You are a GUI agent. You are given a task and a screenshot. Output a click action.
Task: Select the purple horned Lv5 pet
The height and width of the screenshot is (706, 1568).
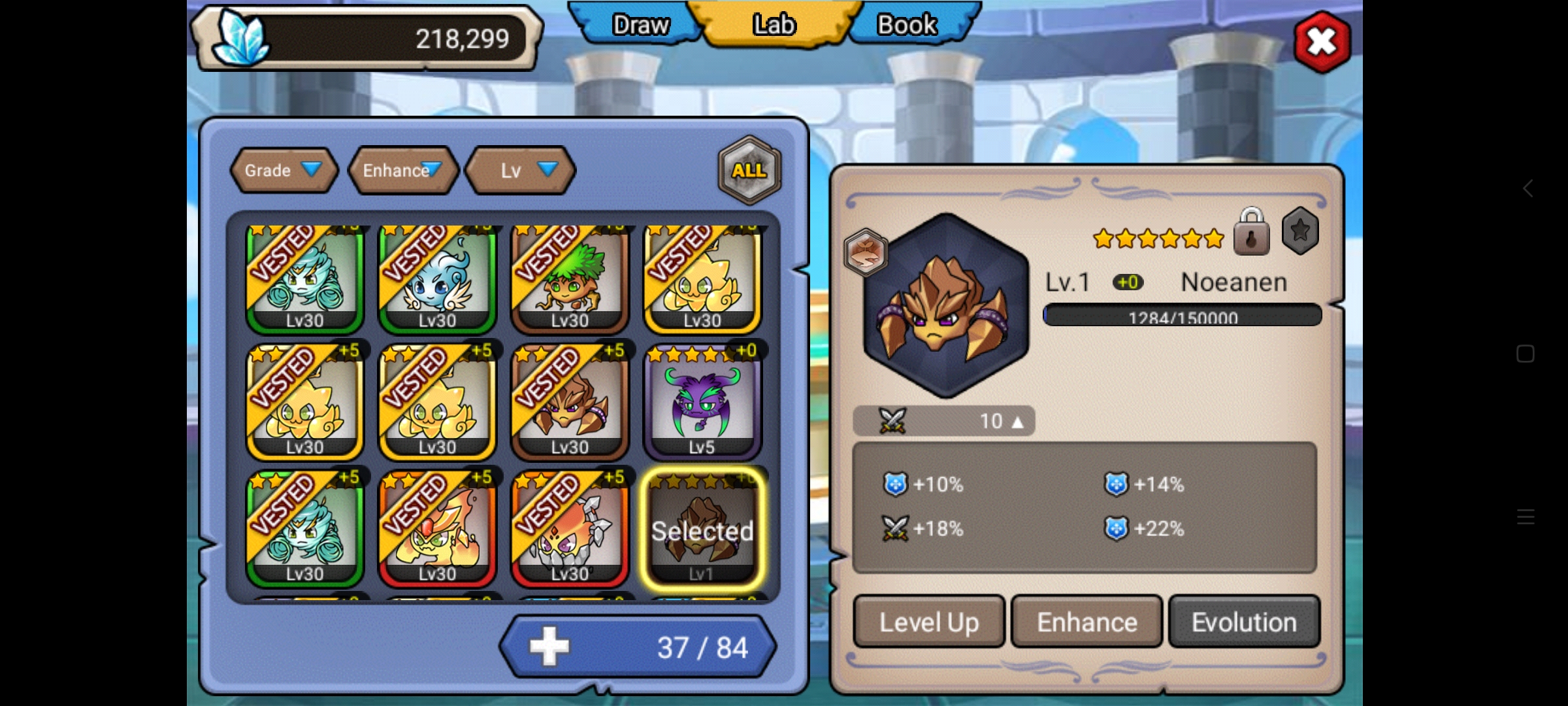(702, 403)
